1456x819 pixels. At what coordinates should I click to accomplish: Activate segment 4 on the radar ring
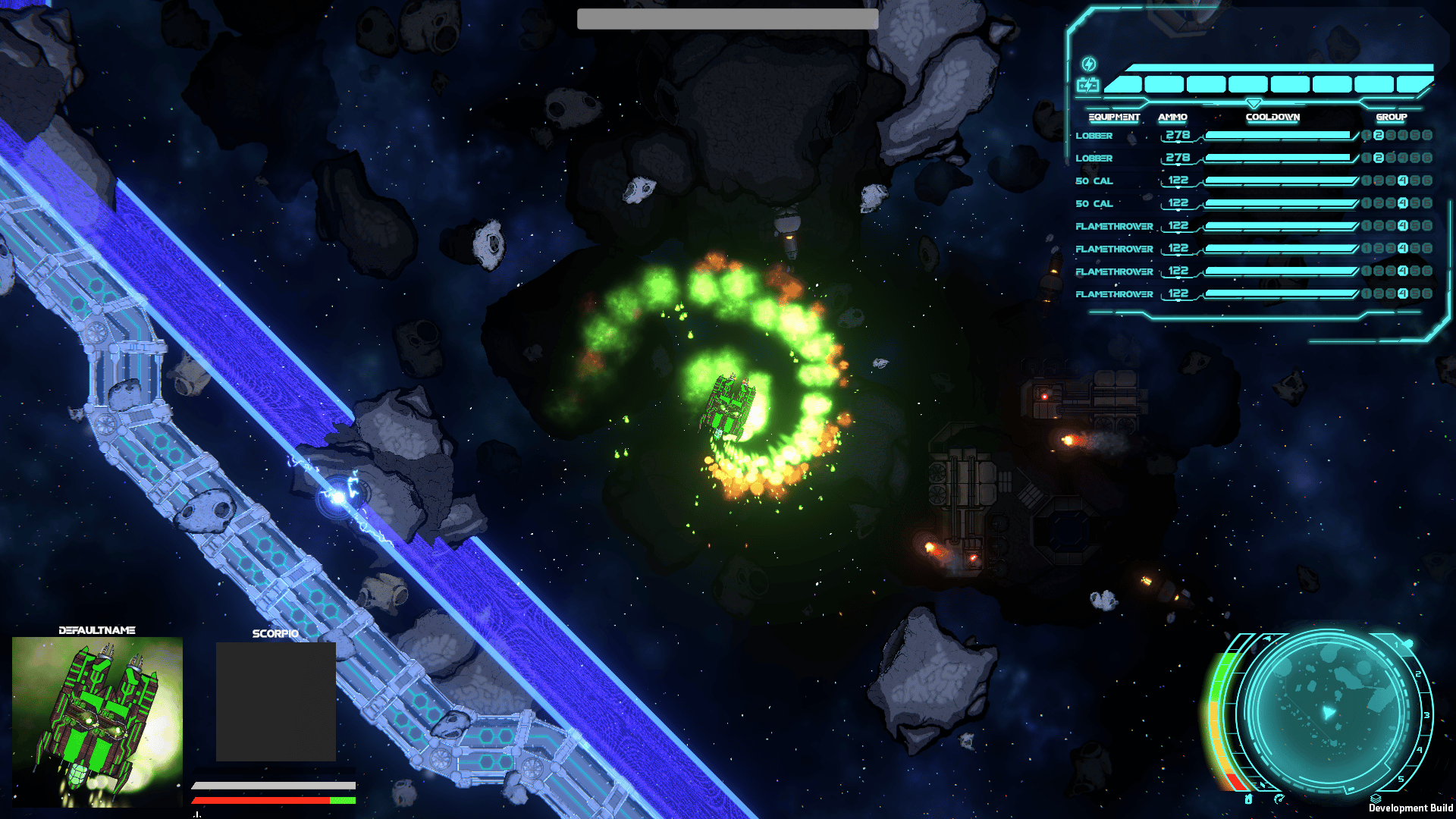coord(1420,750)
